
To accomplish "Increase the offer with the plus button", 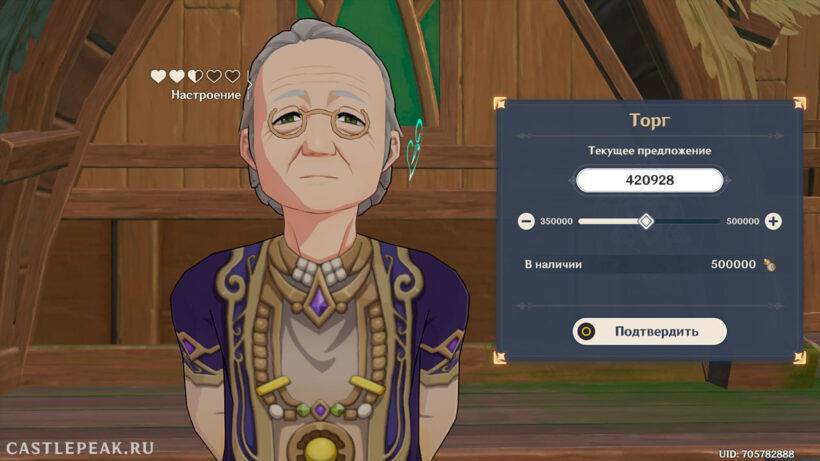I will click(773, 221).
